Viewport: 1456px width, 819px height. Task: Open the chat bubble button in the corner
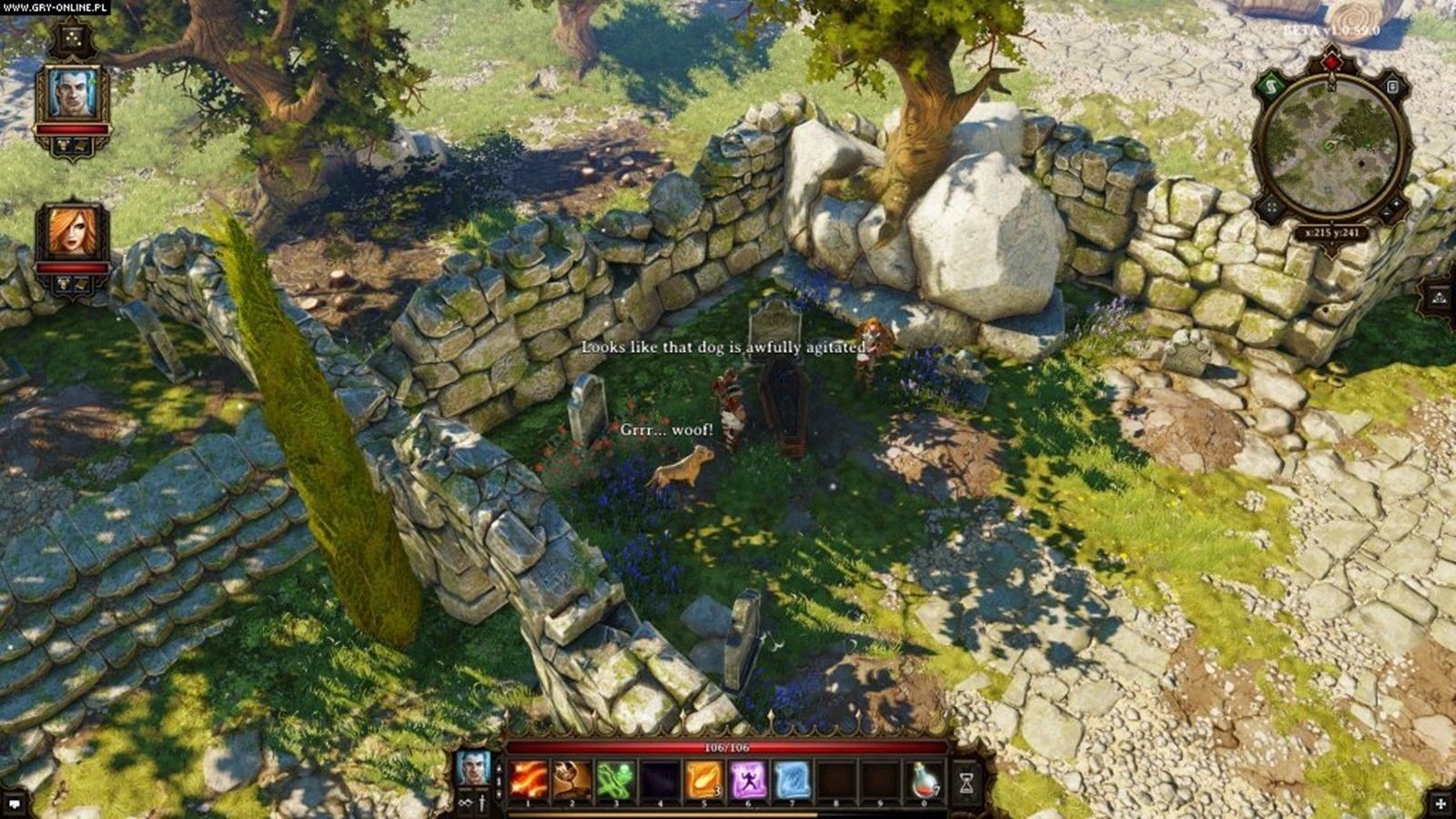click(x=15, y=804)
